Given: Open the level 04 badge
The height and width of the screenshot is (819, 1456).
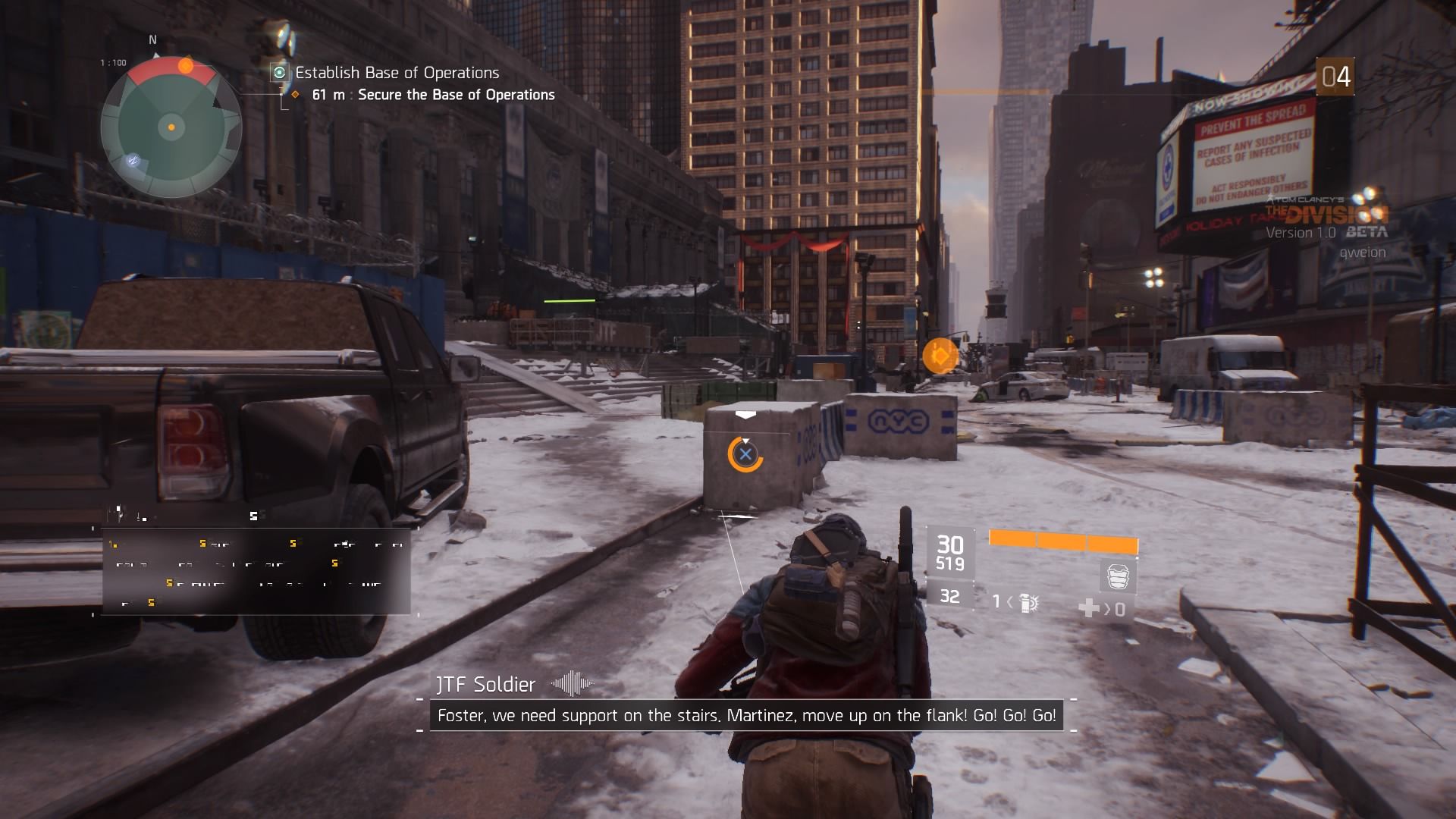Looking at the screenshot, I should (1335, 77).
